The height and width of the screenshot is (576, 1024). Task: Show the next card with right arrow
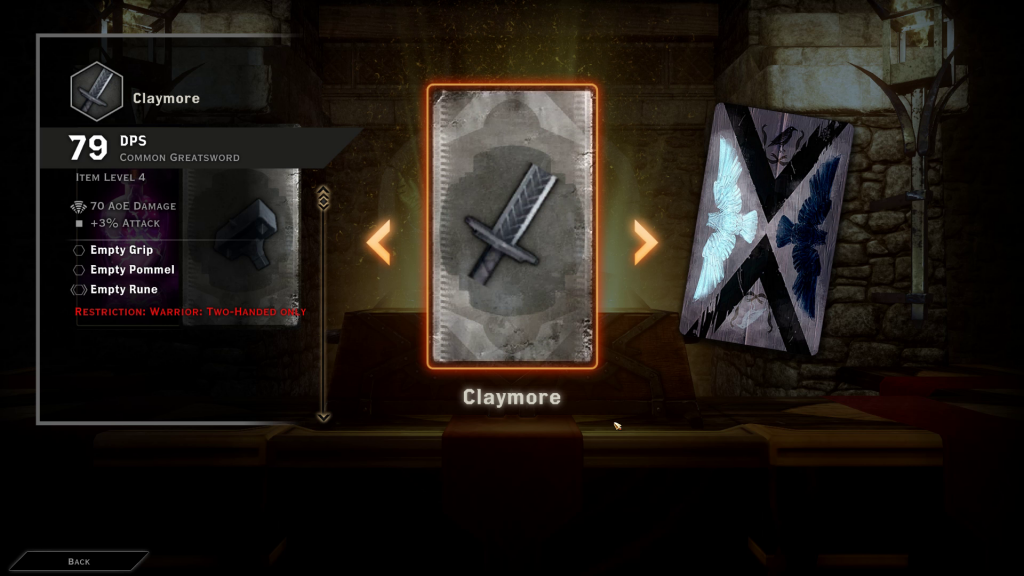(646, 242)
